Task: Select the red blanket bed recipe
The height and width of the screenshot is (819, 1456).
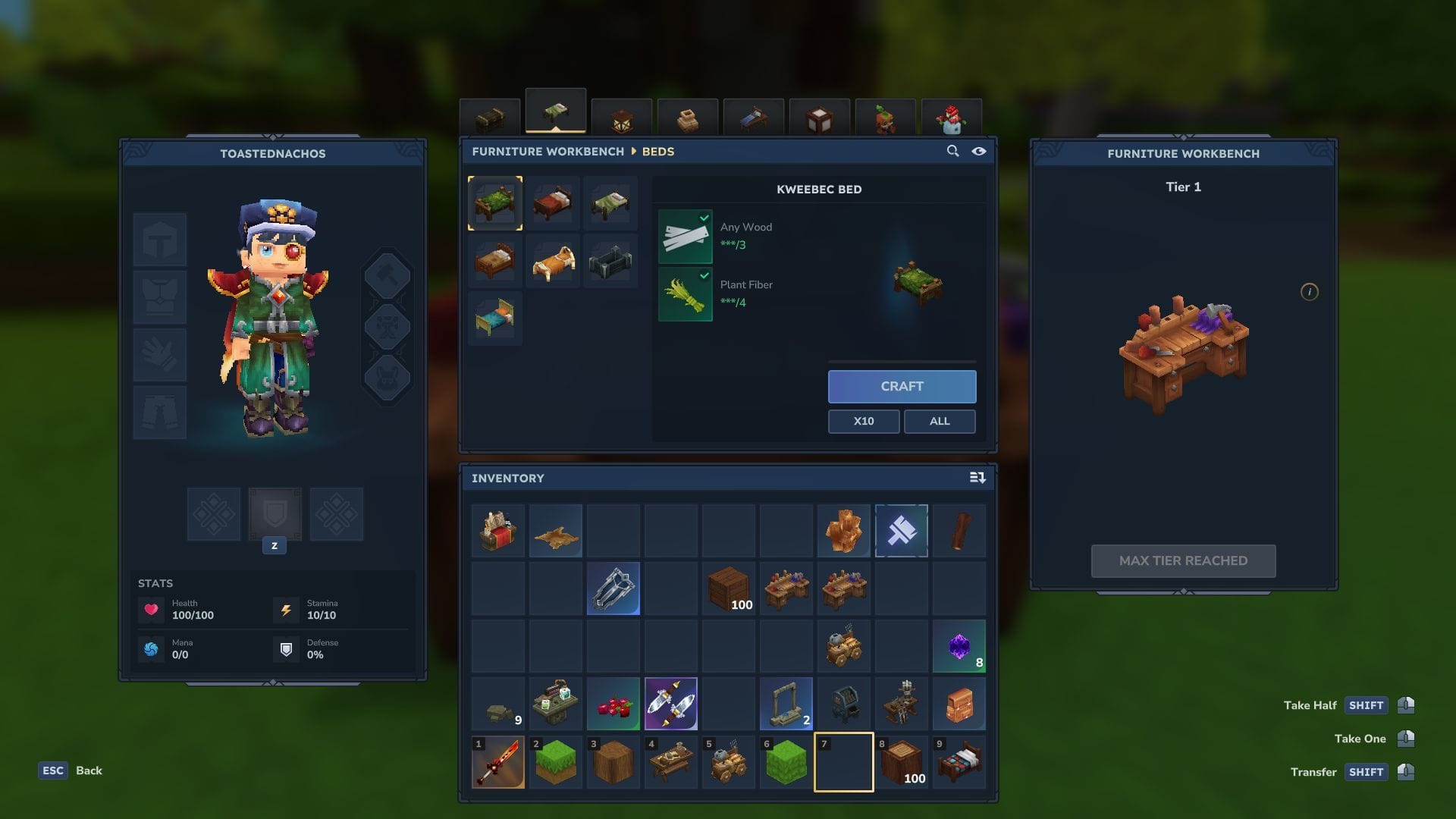Action: coord(553,203)
